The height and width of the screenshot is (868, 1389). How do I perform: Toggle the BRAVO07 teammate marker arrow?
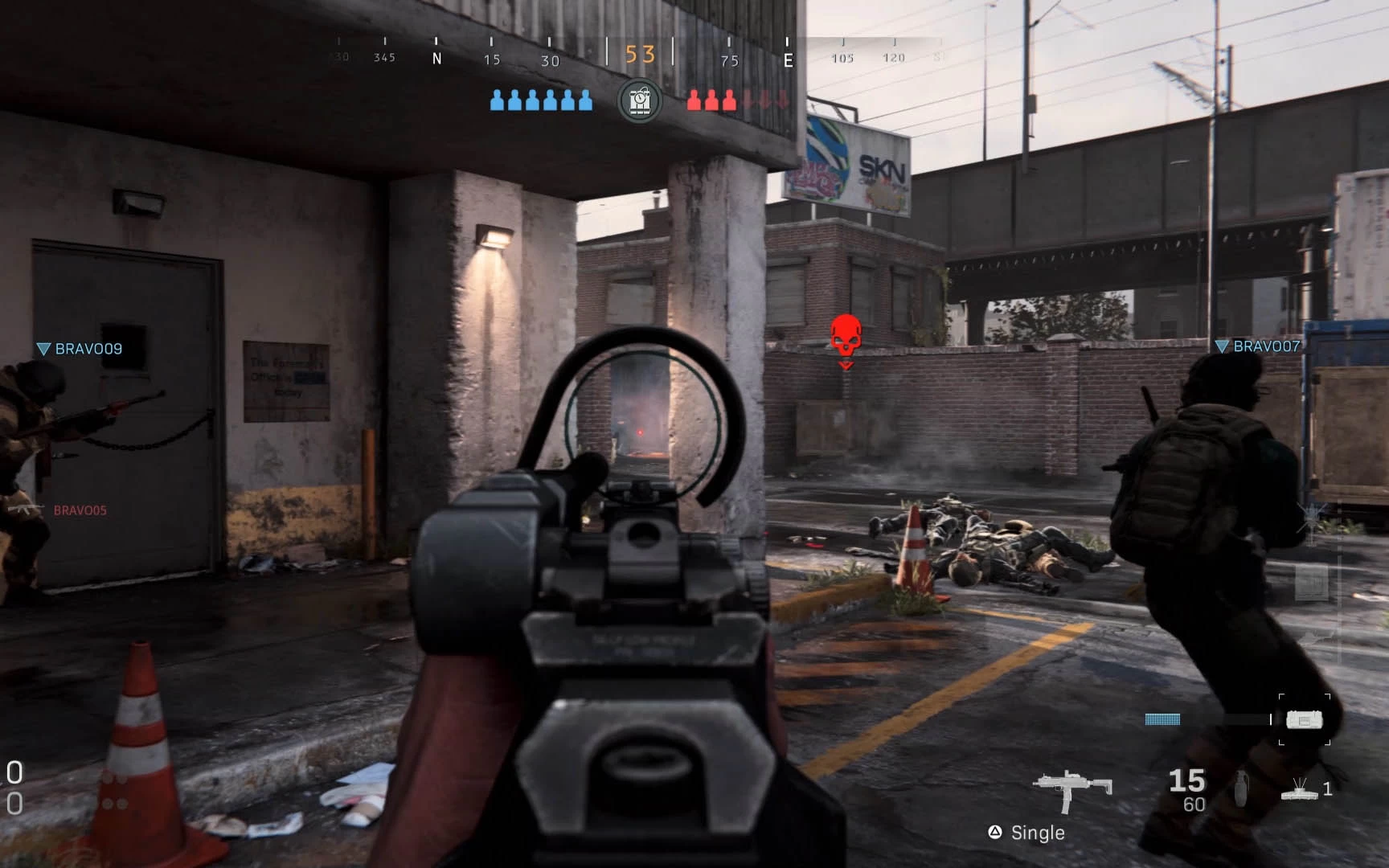[x=1222, y=347]
